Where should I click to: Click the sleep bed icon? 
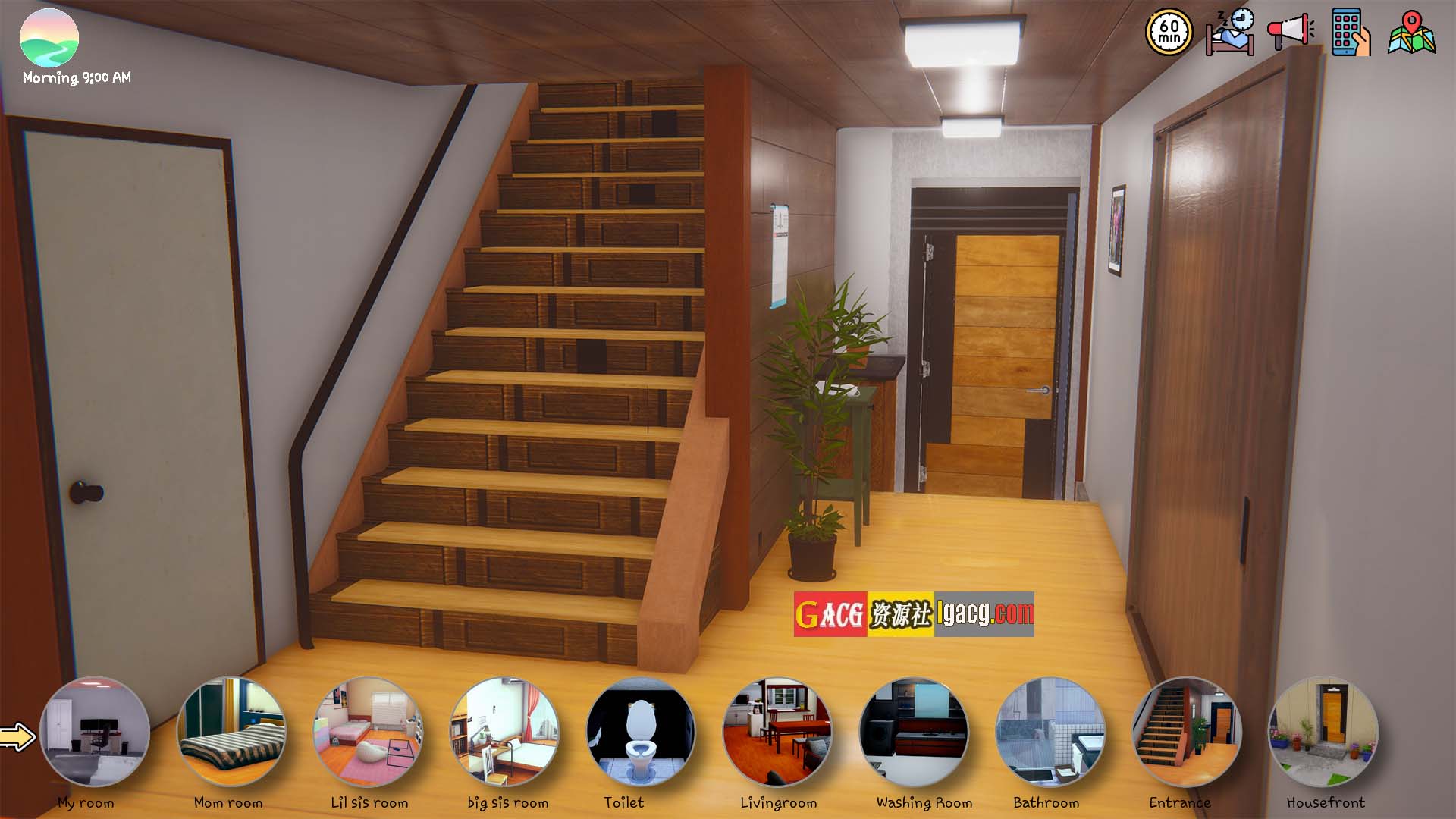pos(1229,33)
